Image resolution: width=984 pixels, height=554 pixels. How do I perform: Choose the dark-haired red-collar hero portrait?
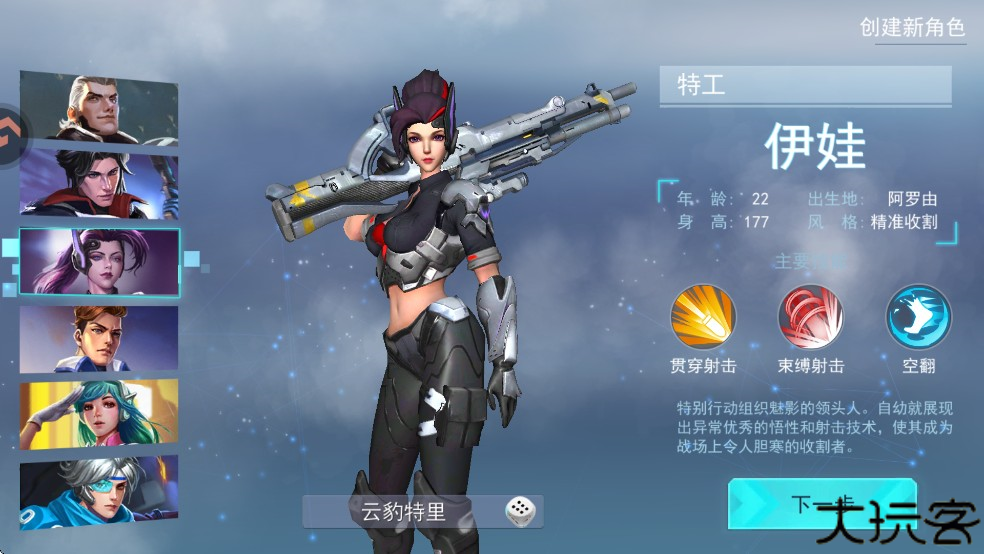[x=98, y=183]
